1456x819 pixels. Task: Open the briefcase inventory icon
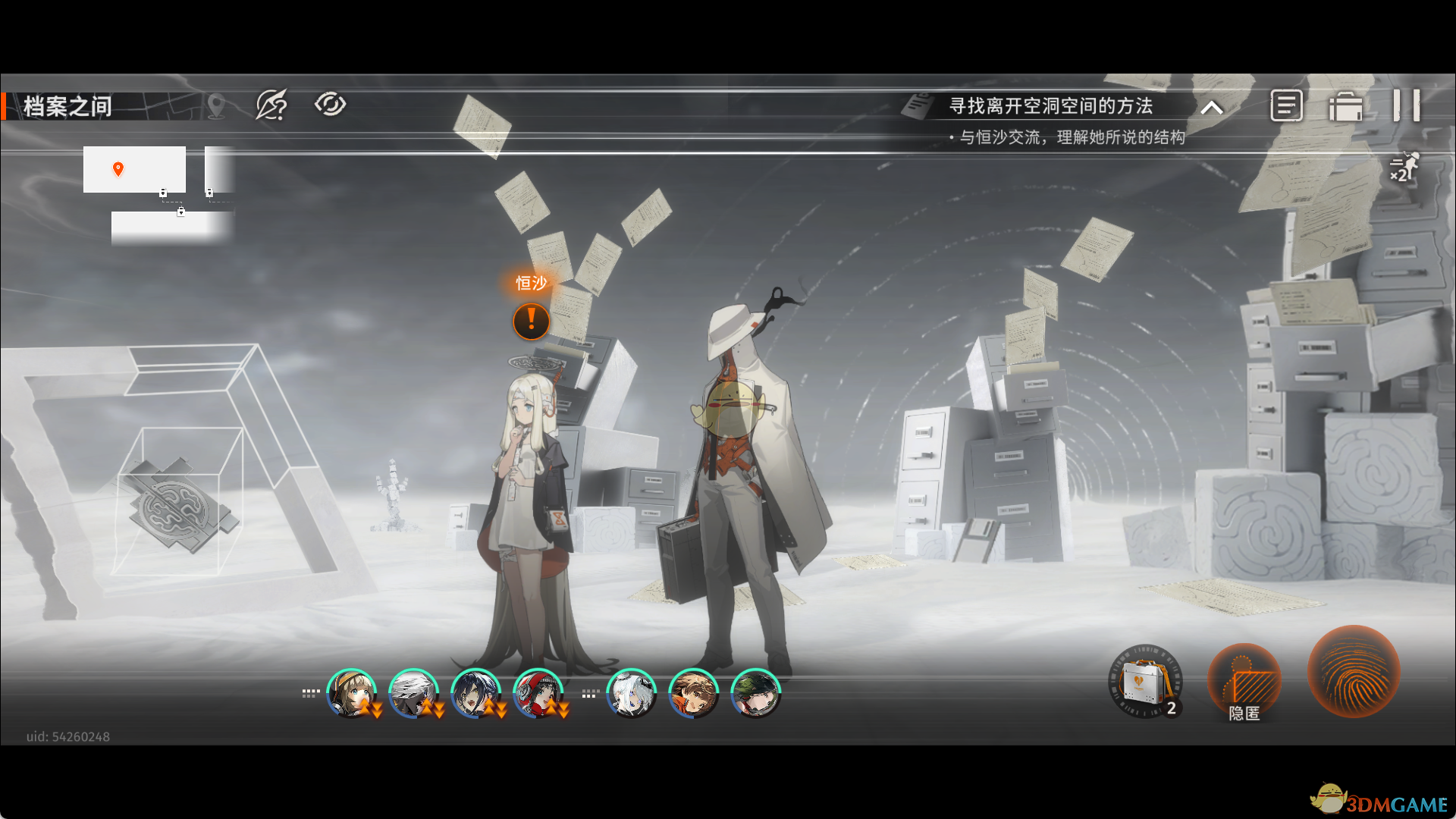point(1345,106)
